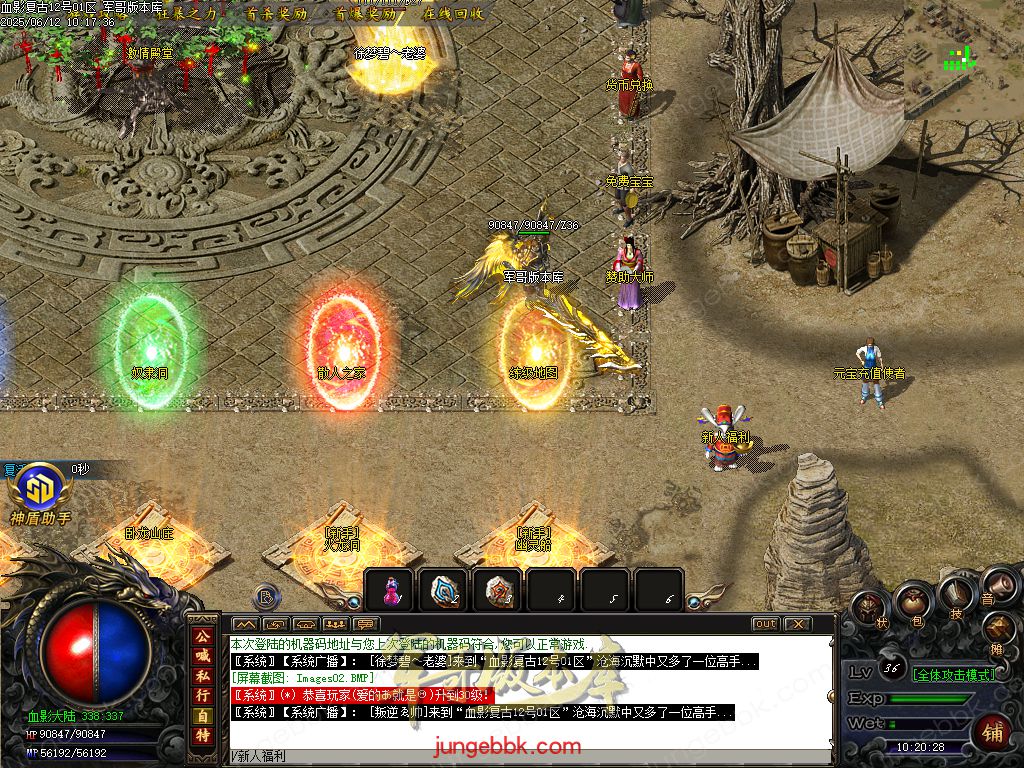Close the chat panel with X

pyautogui.click(x=797, y=624)
